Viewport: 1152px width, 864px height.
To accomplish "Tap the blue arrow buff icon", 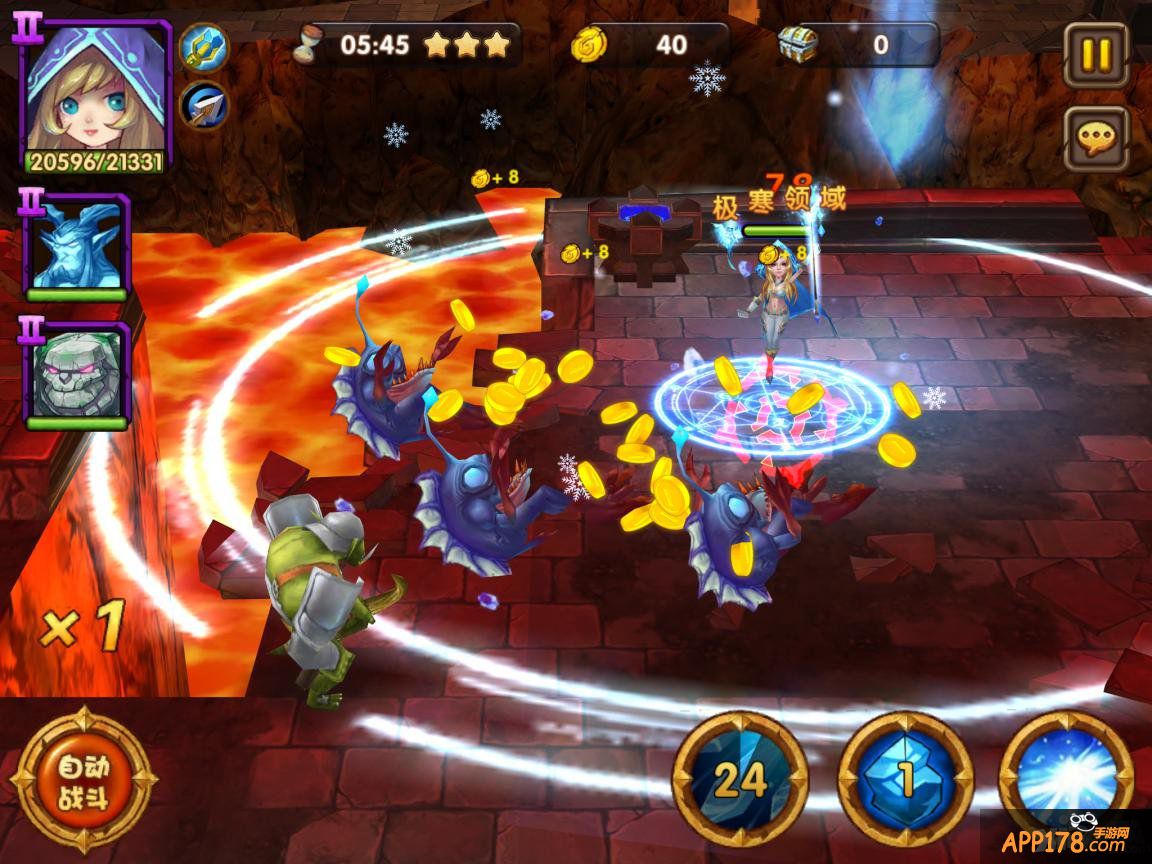I will click(204, 105).
